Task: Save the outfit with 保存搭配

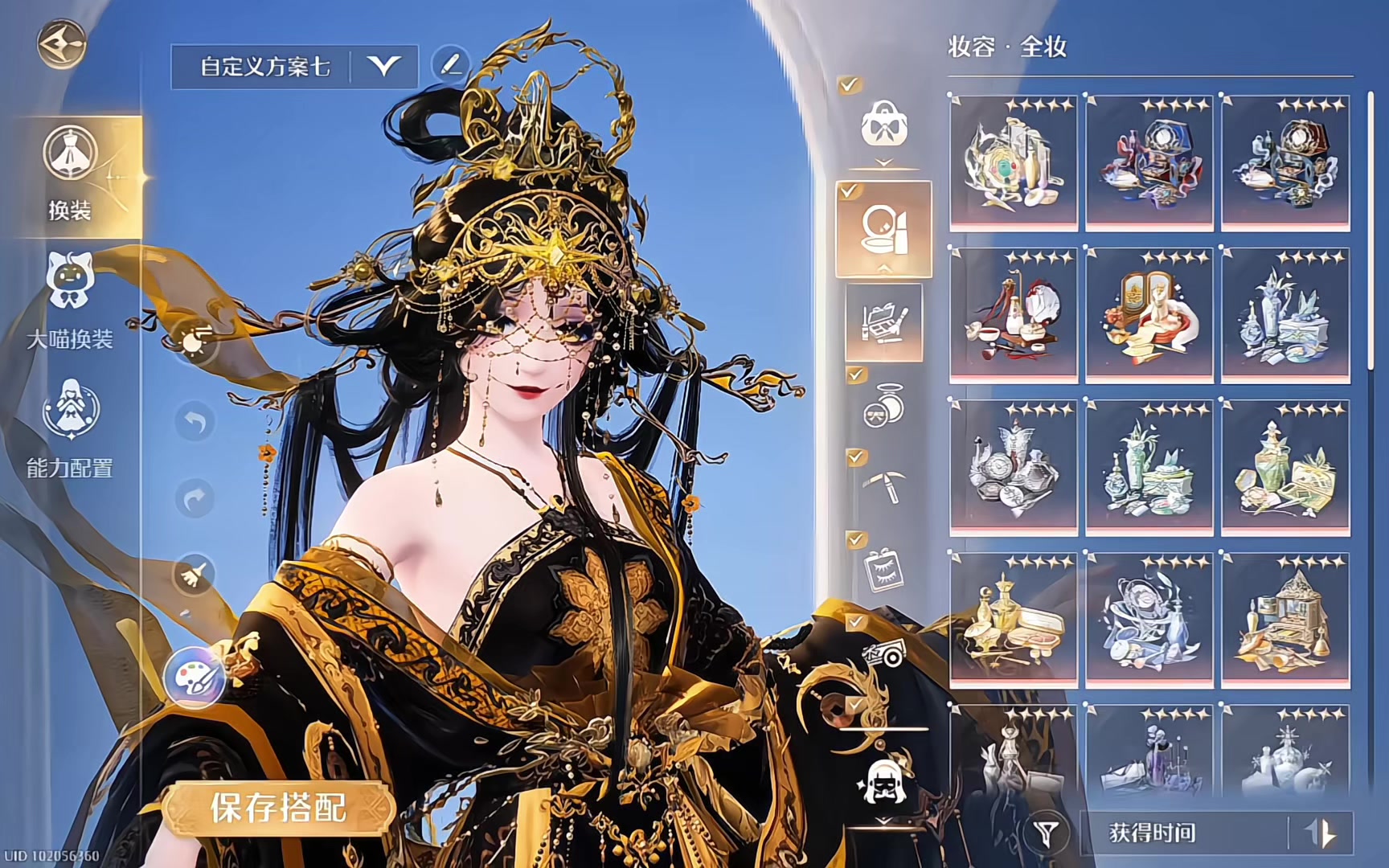Action: 278,808
